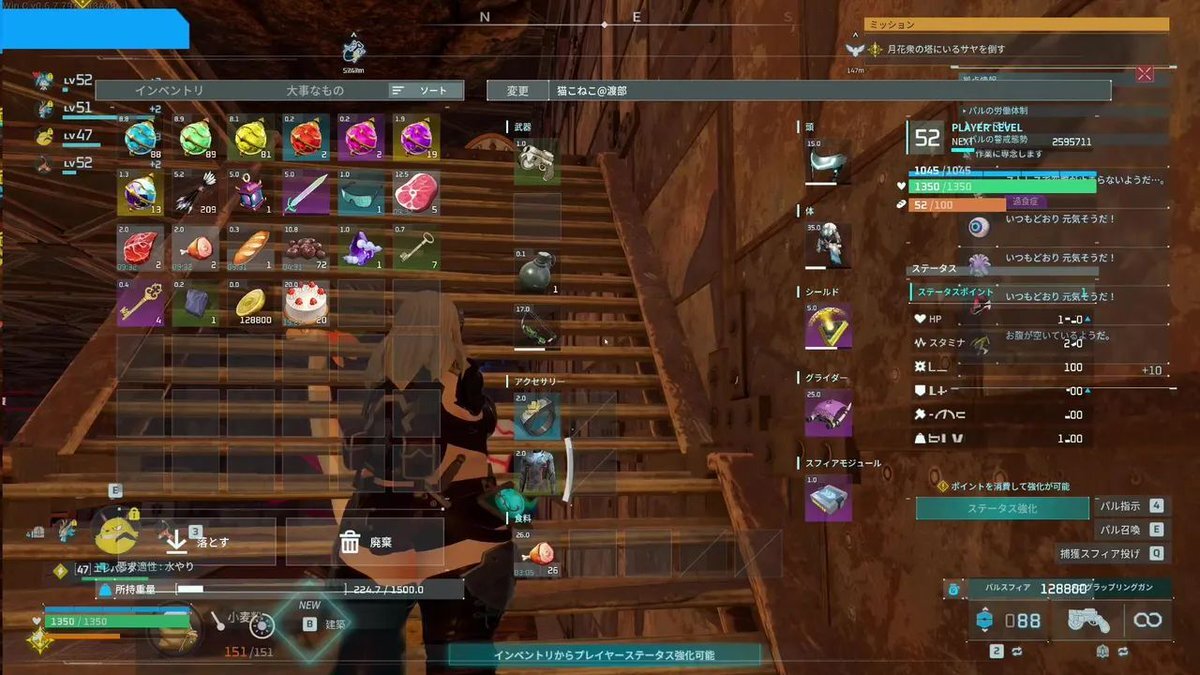Select the sword item in the inventory
The height and width of the screenshot is (675, 1200).
pyautogui.click(x=306, y=192)
